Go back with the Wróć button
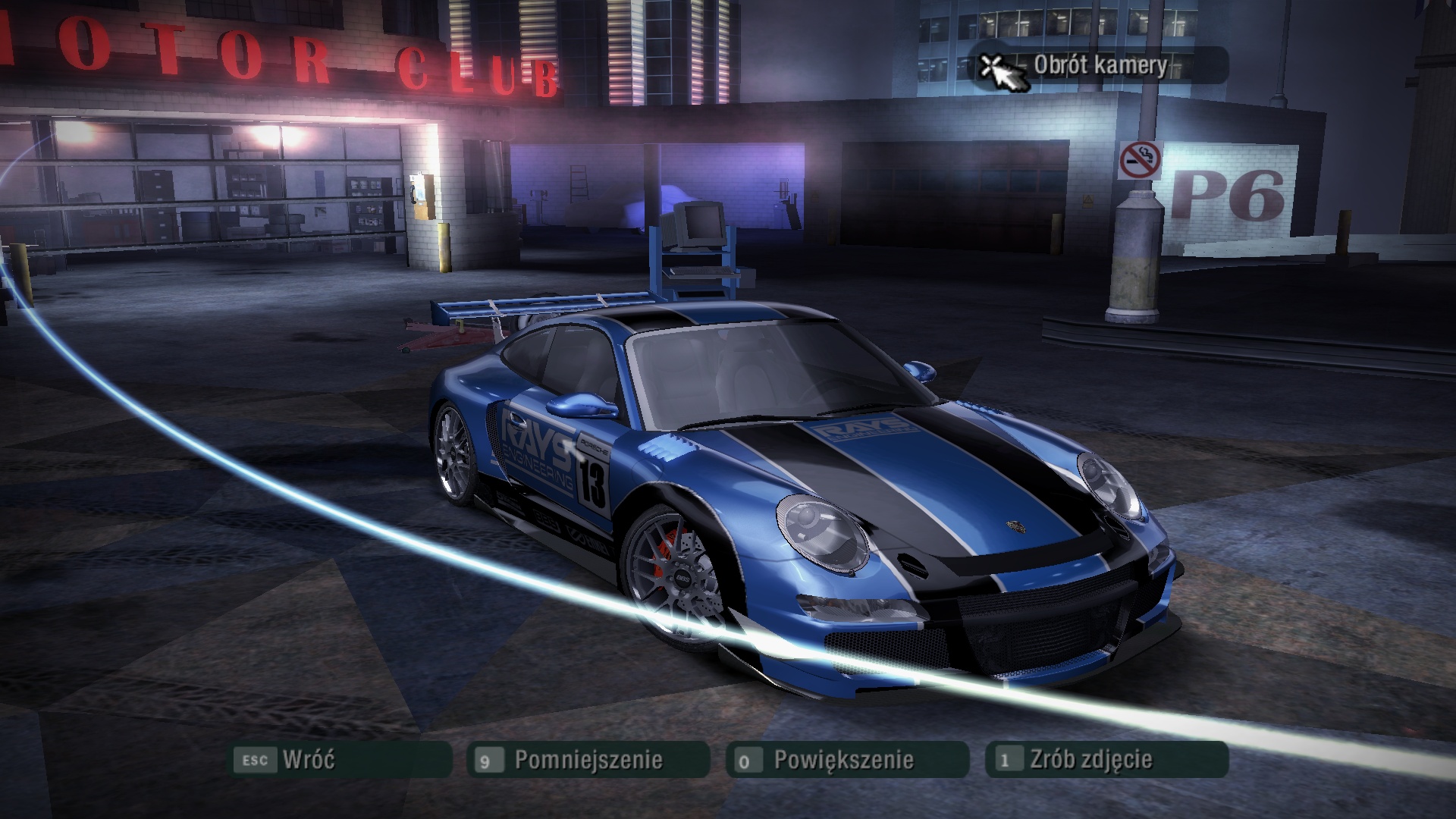The height and width of the screenshot is (819, 1456). (x=340, y=759)
